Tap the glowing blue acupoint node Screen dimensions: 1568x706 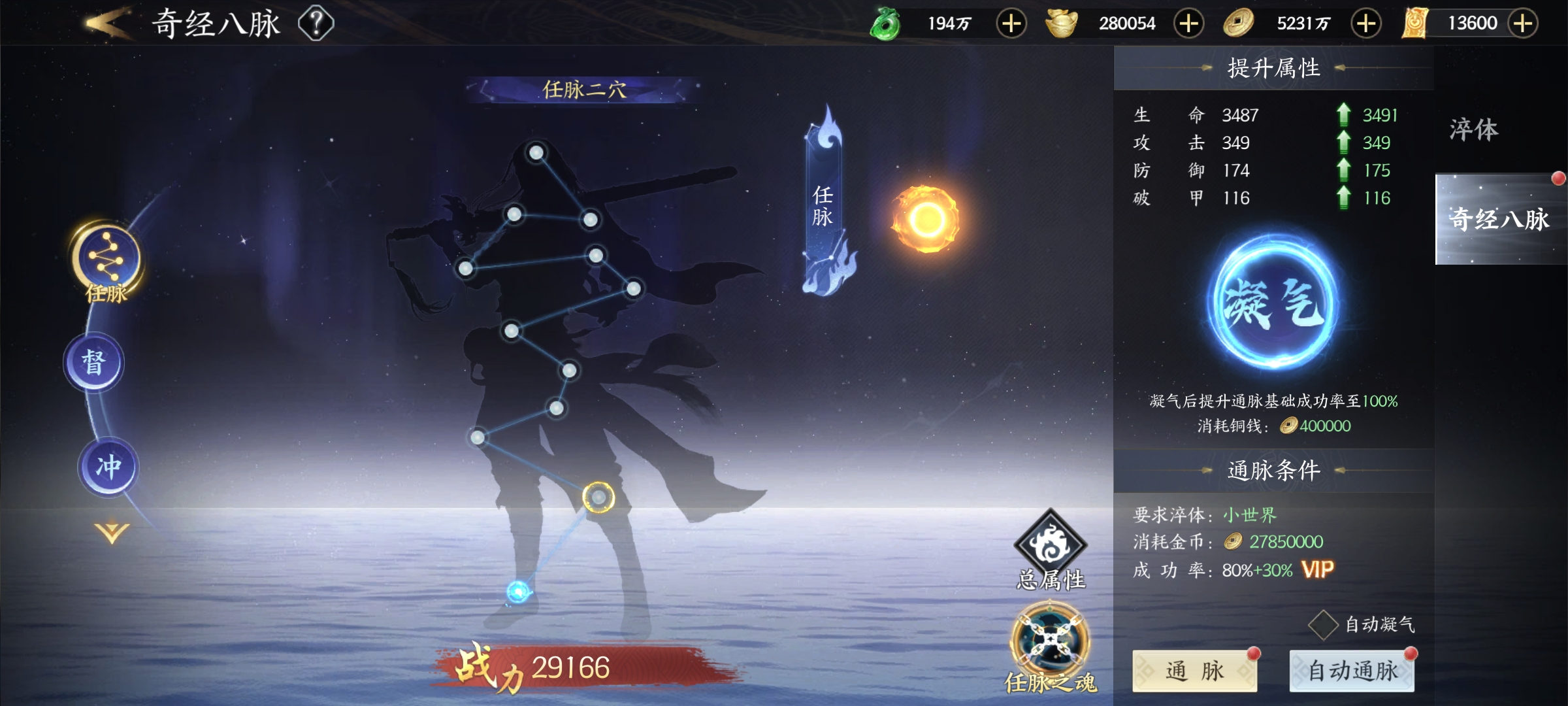coord(518,592)
